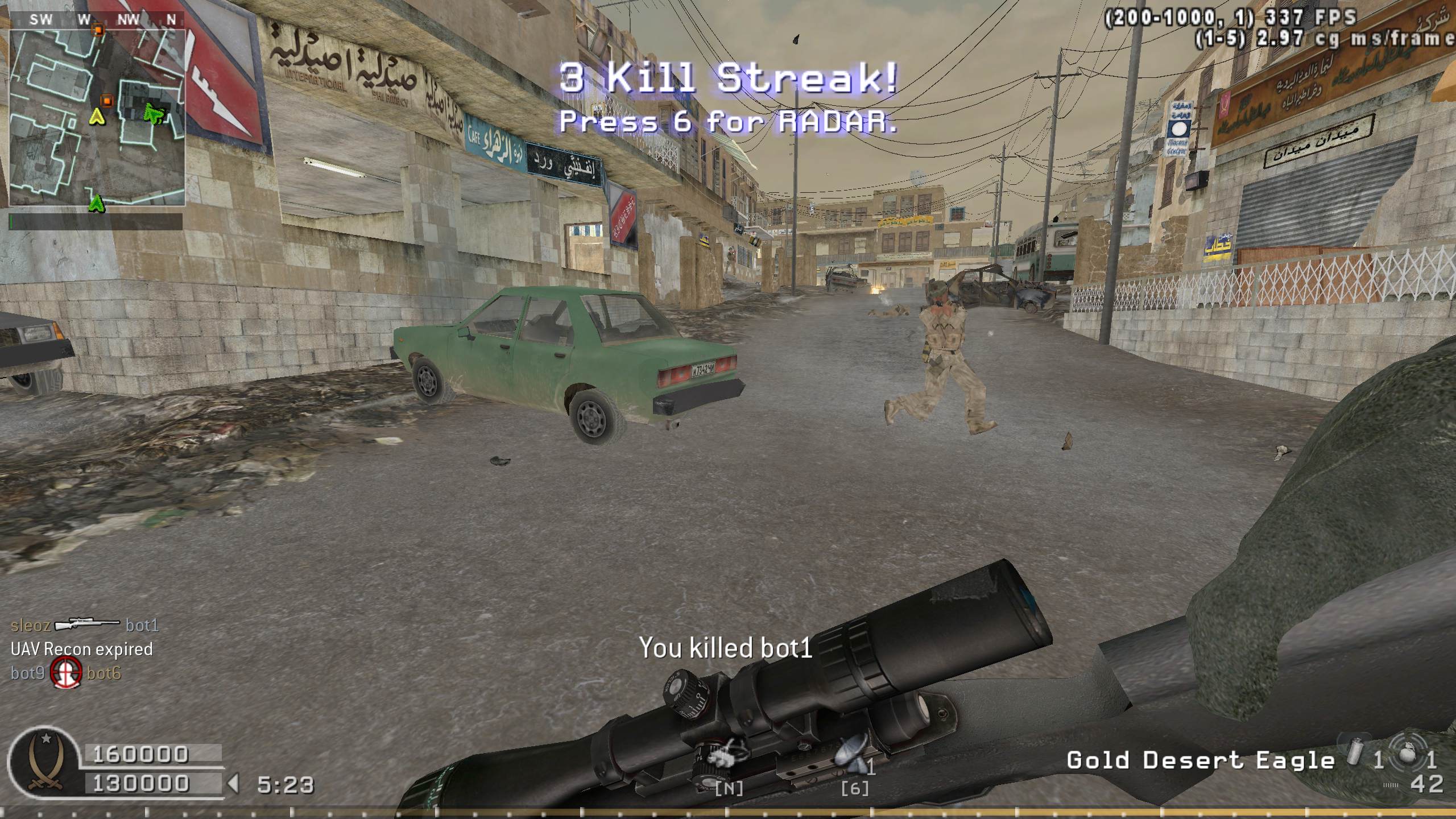Image resolution: width=1456 pixels, height=819 pixels.
Task: Click the minimap in the corner
Action: (97, 117)
